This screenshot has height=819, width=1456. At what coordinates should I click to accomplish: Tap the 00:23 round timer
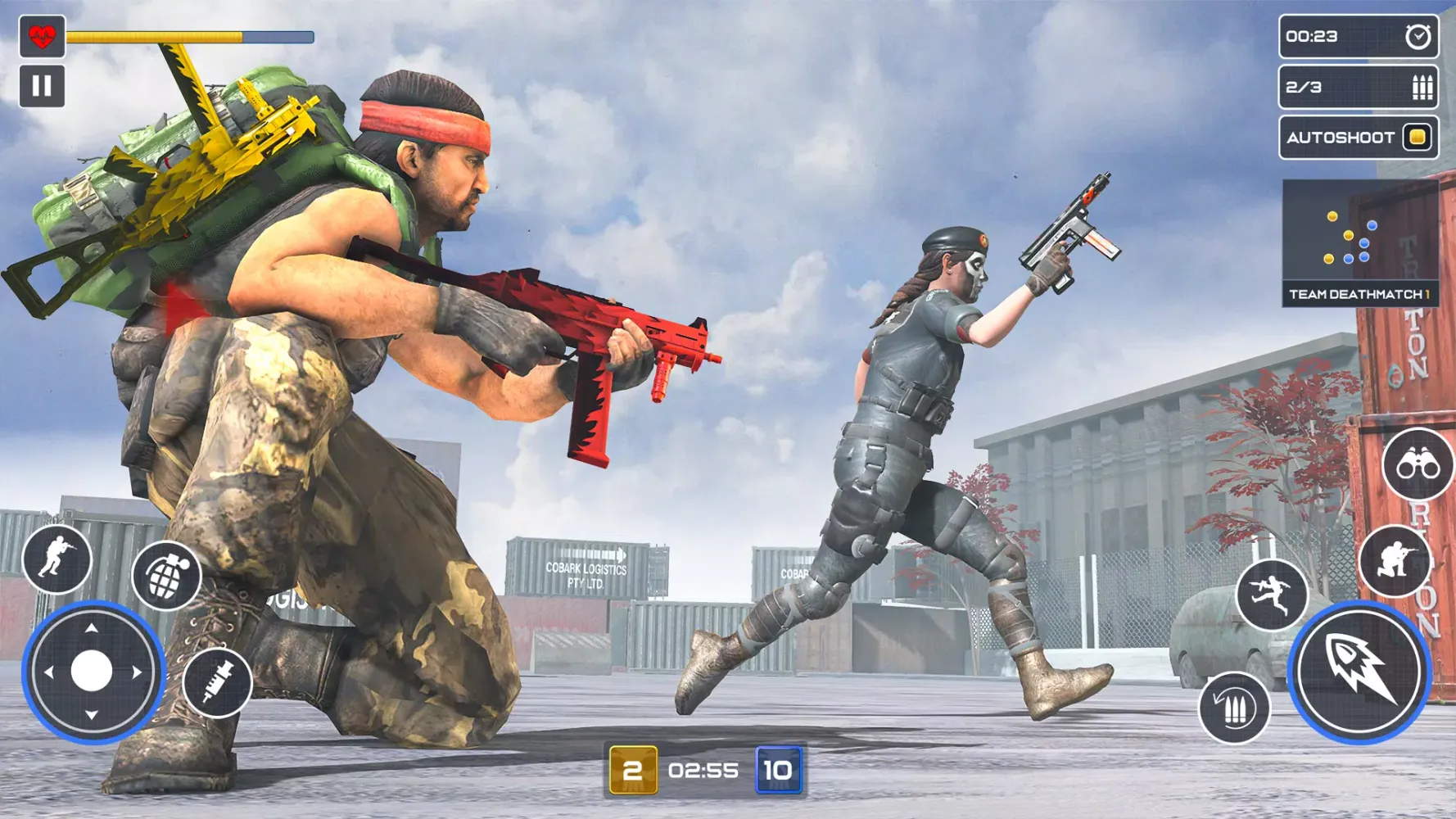tap(1310, 35)
